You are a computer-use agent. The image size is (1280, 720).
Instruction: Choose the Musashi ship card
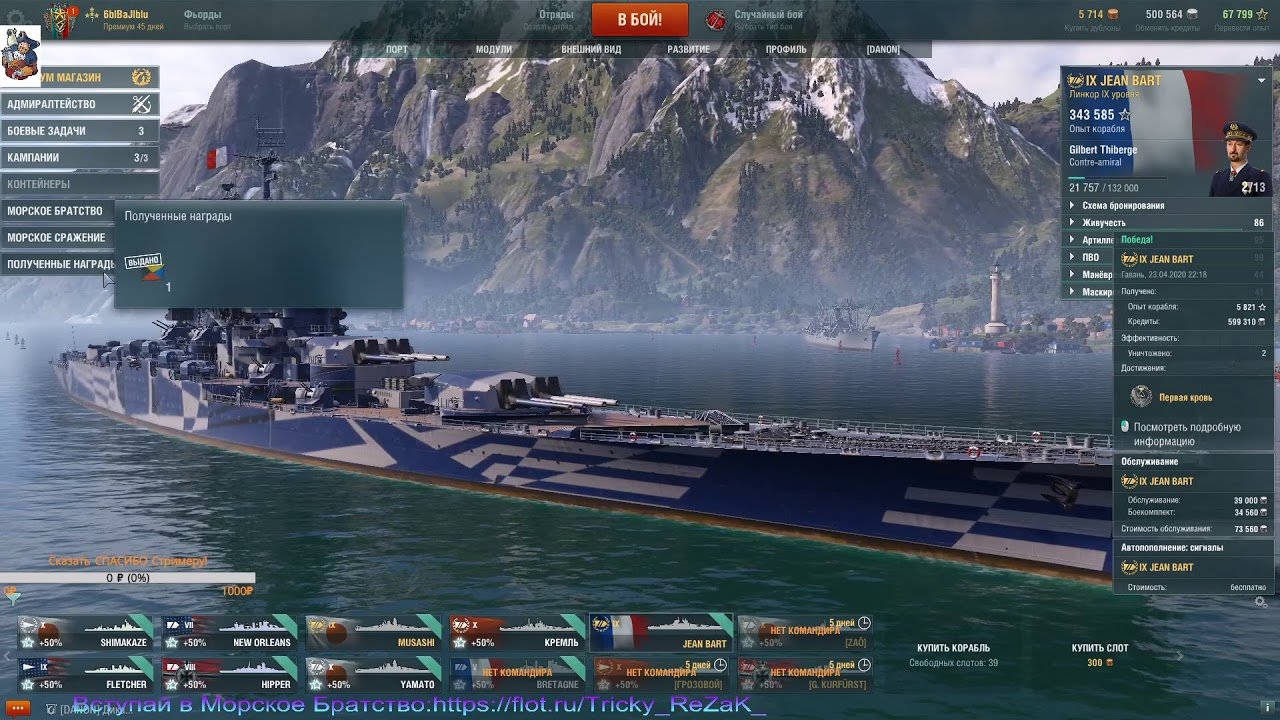(x=374, y=633)
